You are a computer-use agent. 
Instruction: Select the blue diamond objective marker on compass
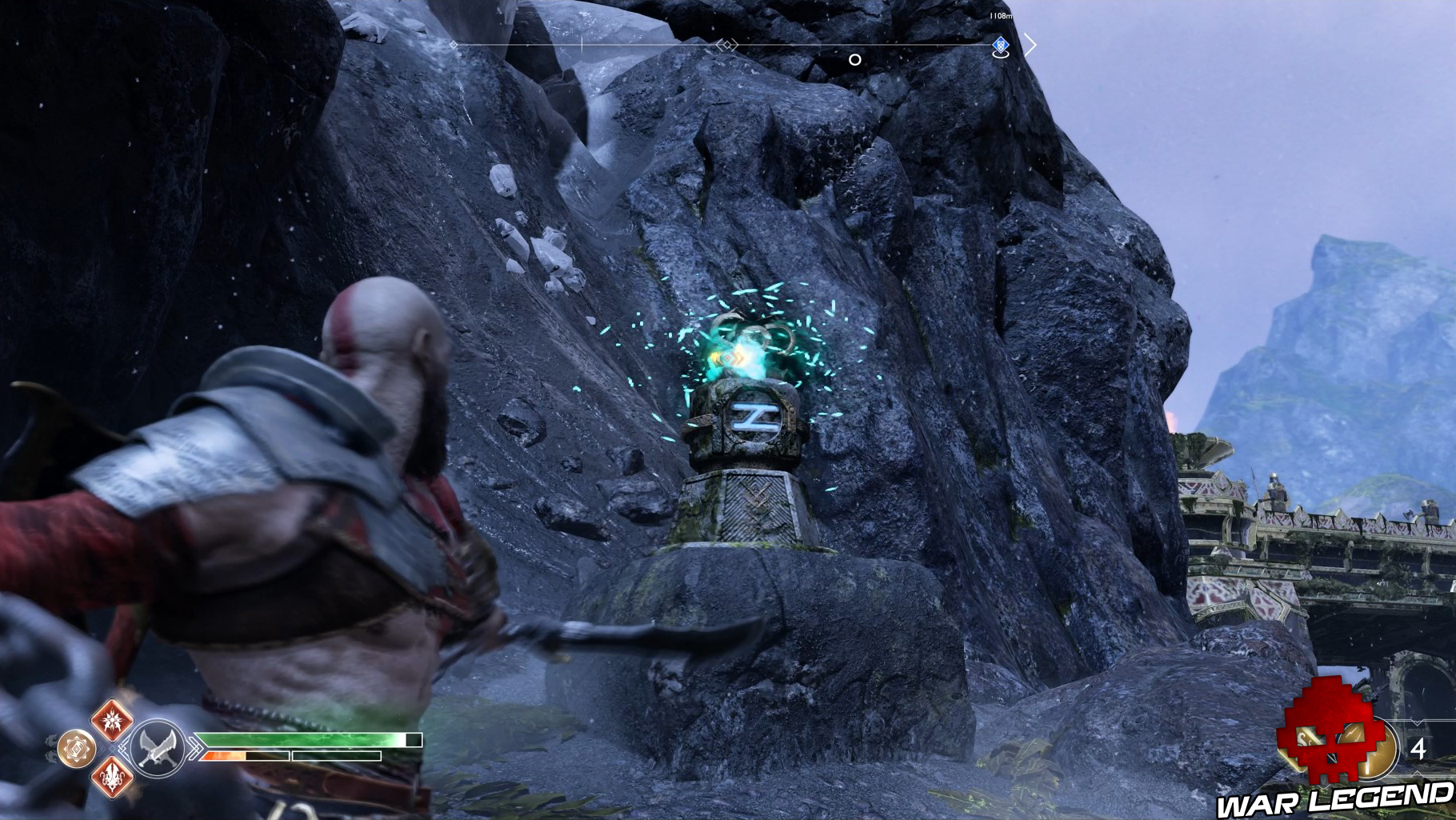[1000, 46]
